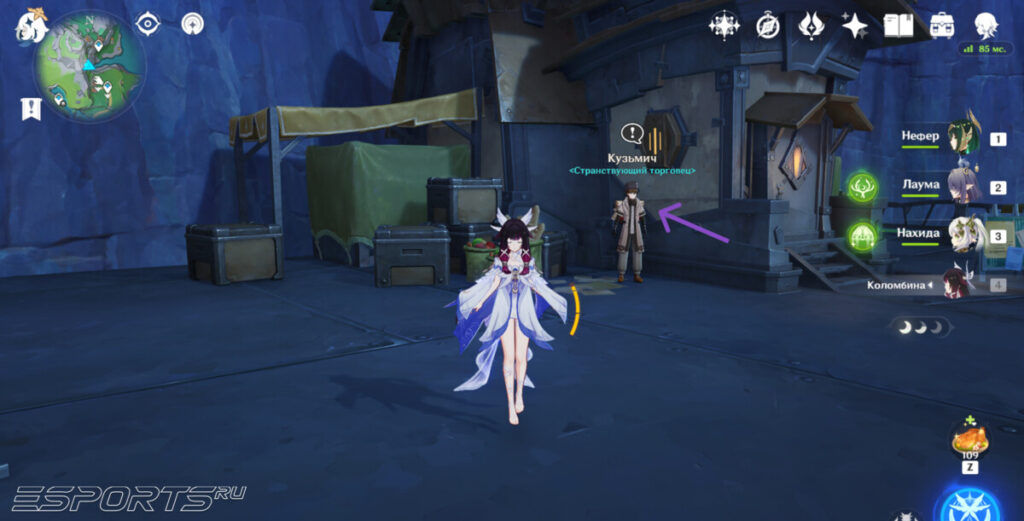
Task: Open the concentric circles icon beside the eye
Action: point(192,23)
